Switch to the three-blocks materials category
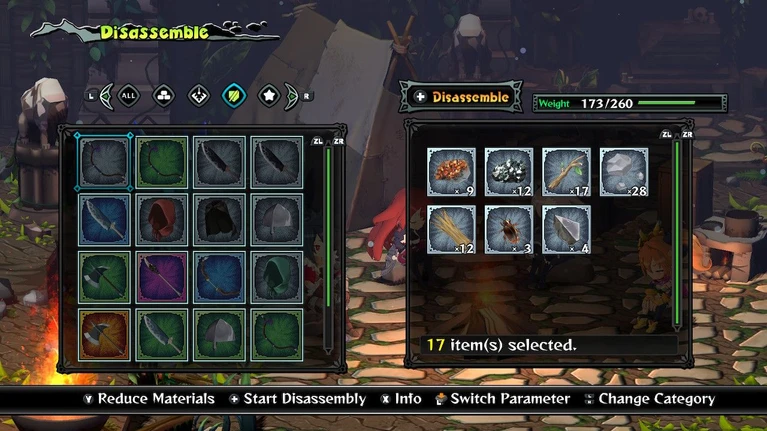 163,96
